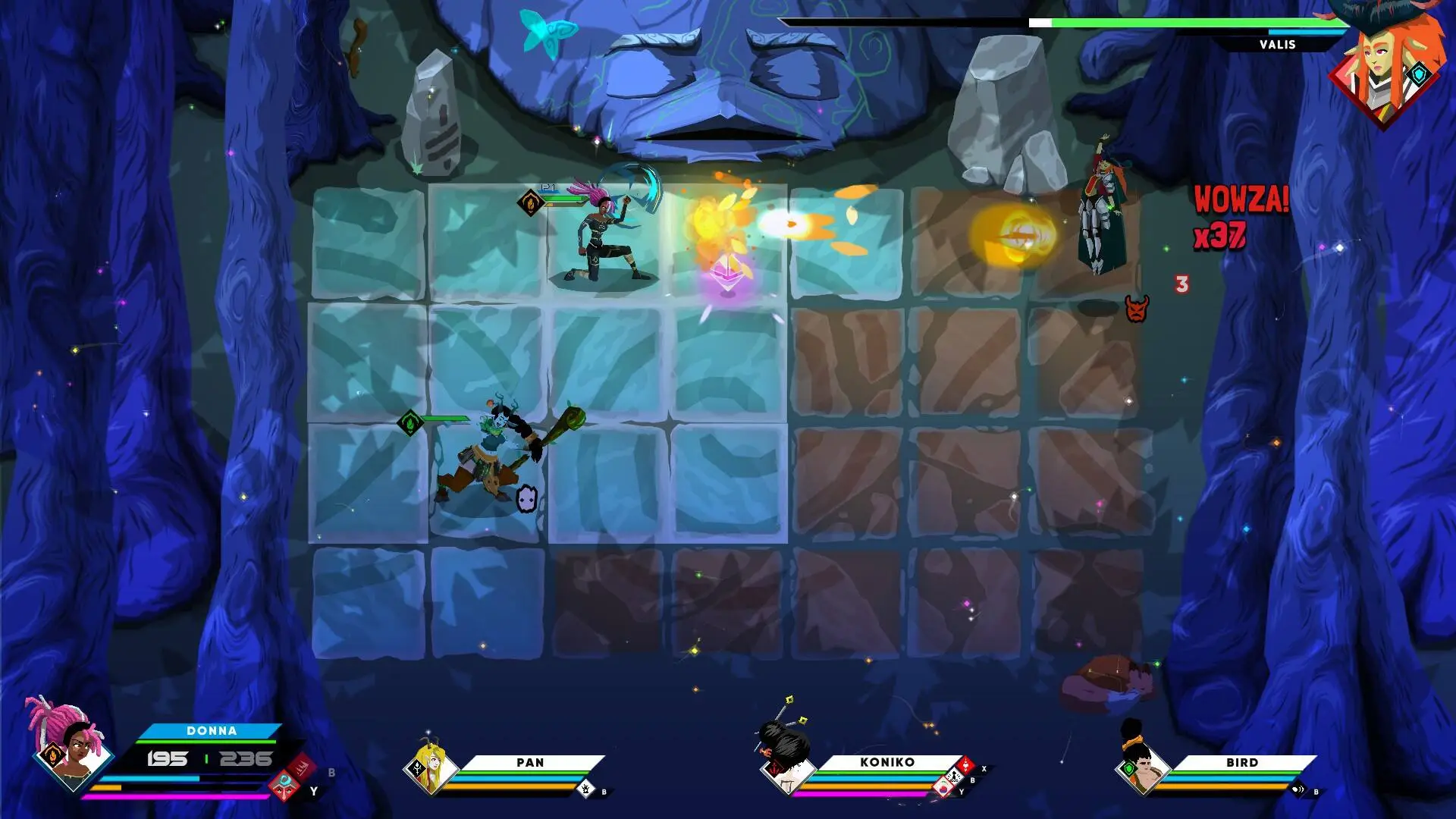Activate Koniko's red heart card ability
This screenshot has width=1456, height=819.
965,765
